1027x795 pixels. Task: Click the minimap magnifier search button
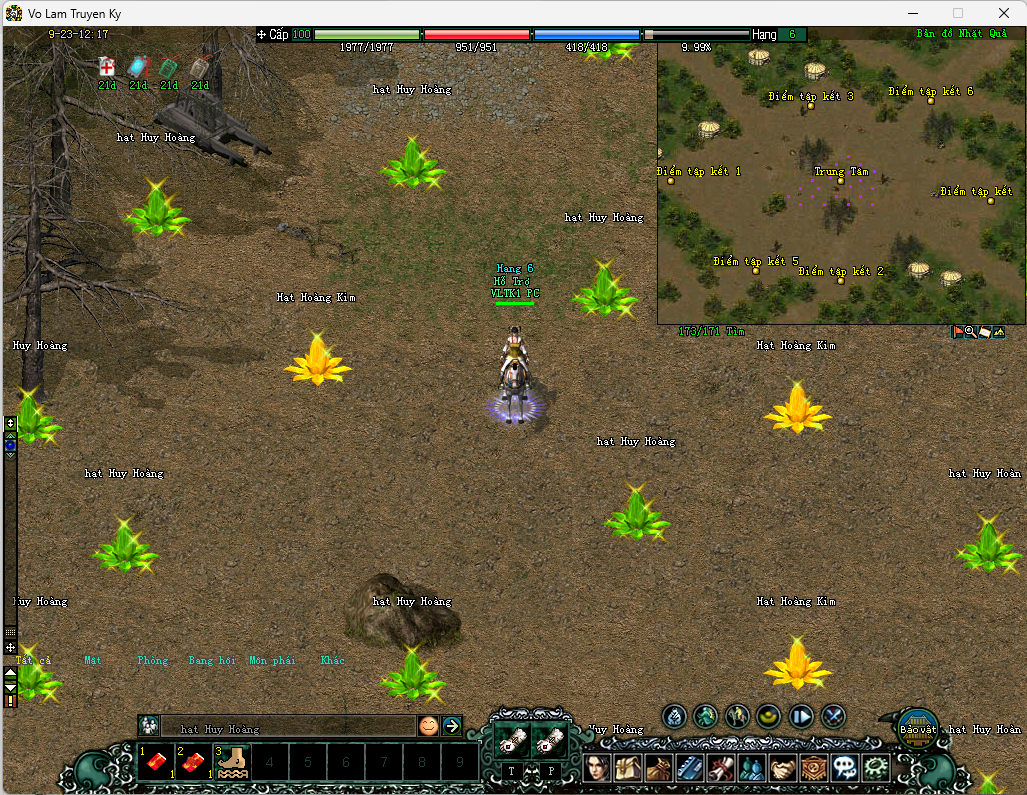coord(970,331)
